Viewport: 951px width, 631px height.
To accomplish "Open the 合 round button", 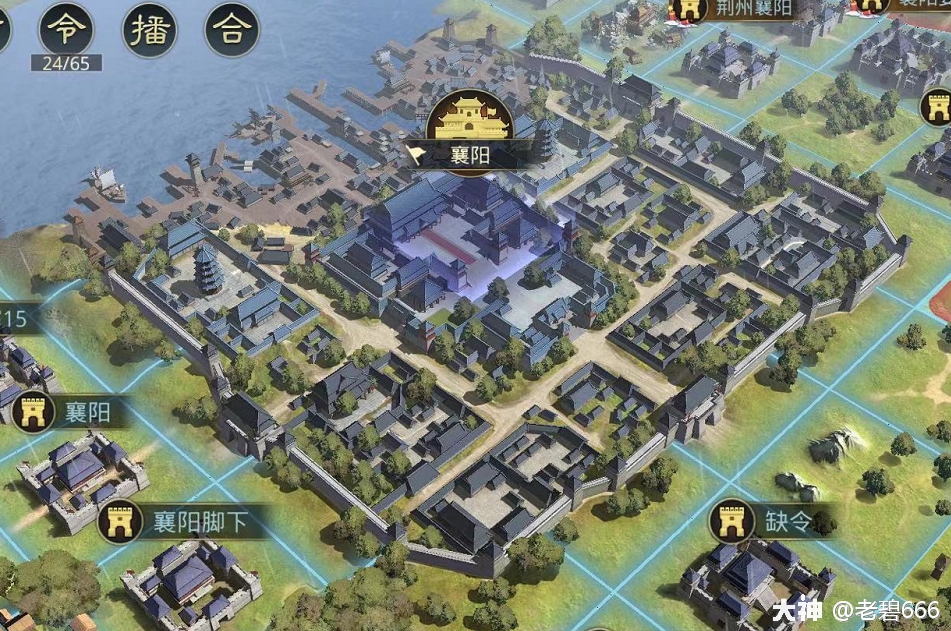I will pyautogui.click(x=232, y=29).
